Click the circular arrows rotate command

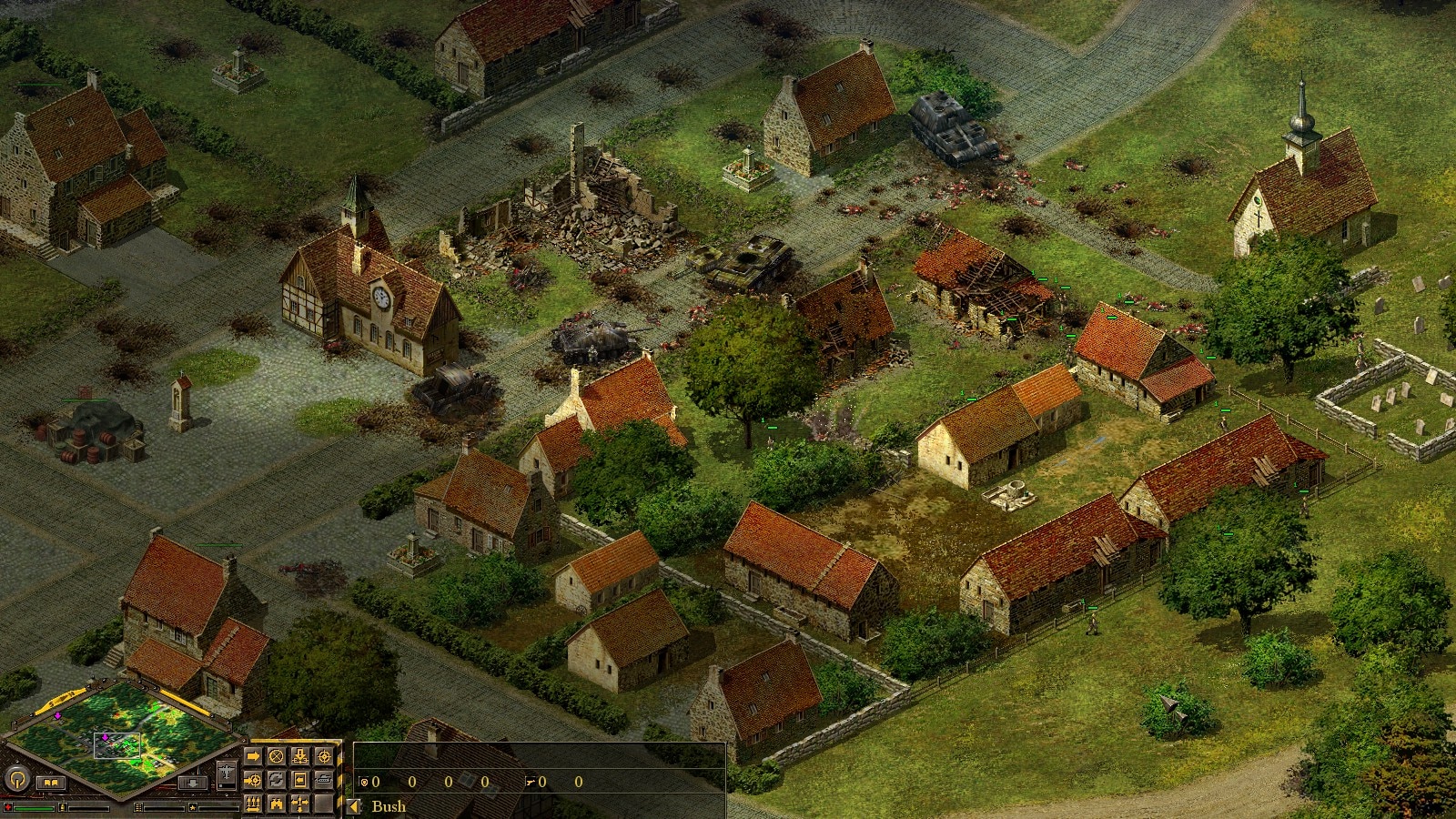277,780
